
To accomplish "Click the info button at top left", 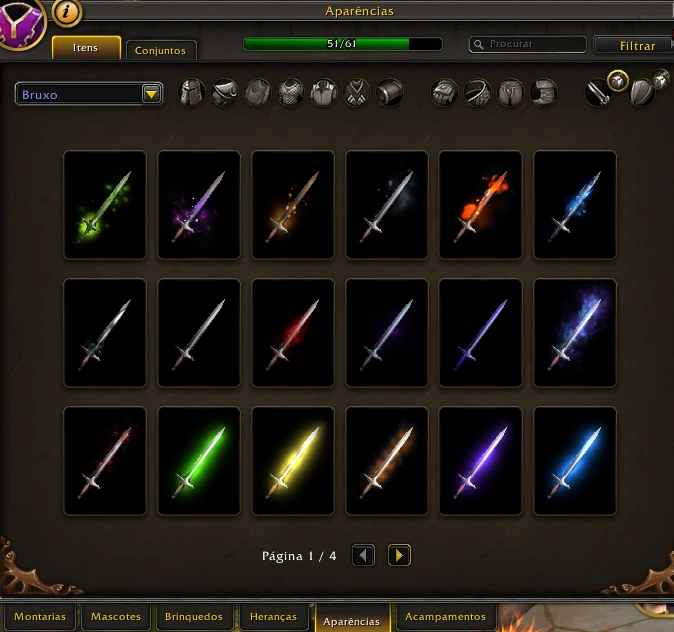I will coord(66,12).
